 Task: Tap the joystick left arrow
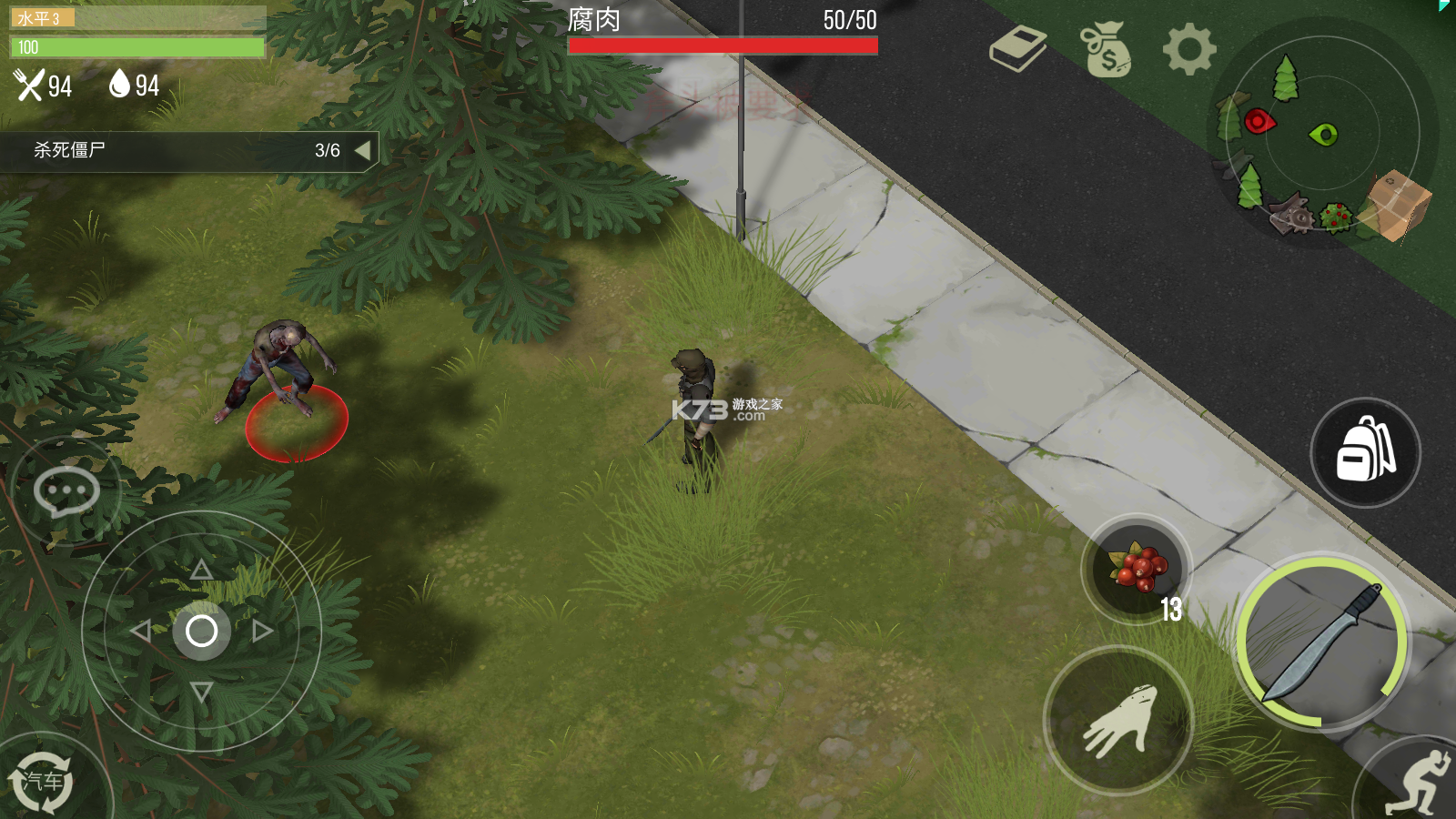[x=140, y=631]
